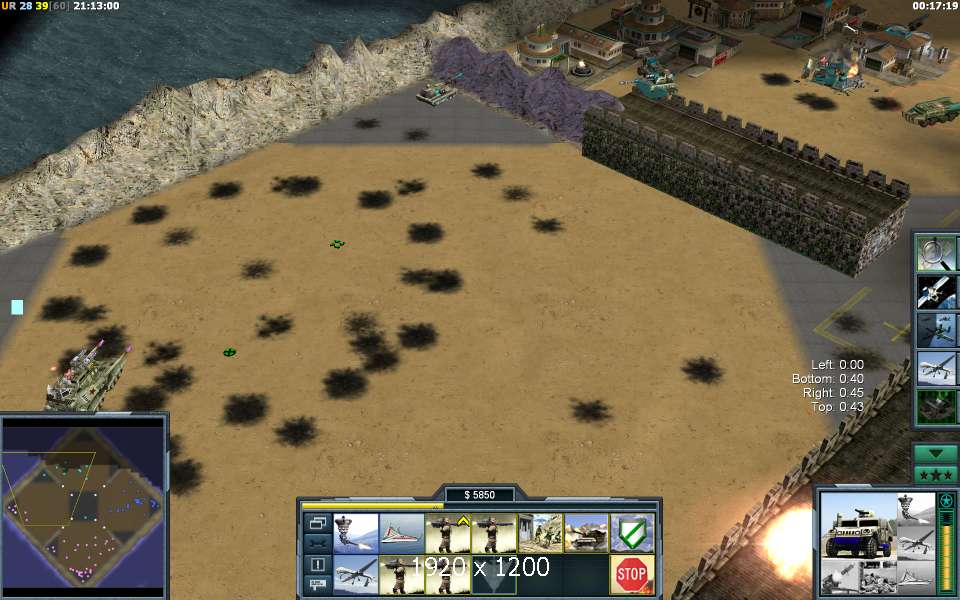Launch the white spy drone shortcut
The image size is (960, 600).
click(936, 368)
